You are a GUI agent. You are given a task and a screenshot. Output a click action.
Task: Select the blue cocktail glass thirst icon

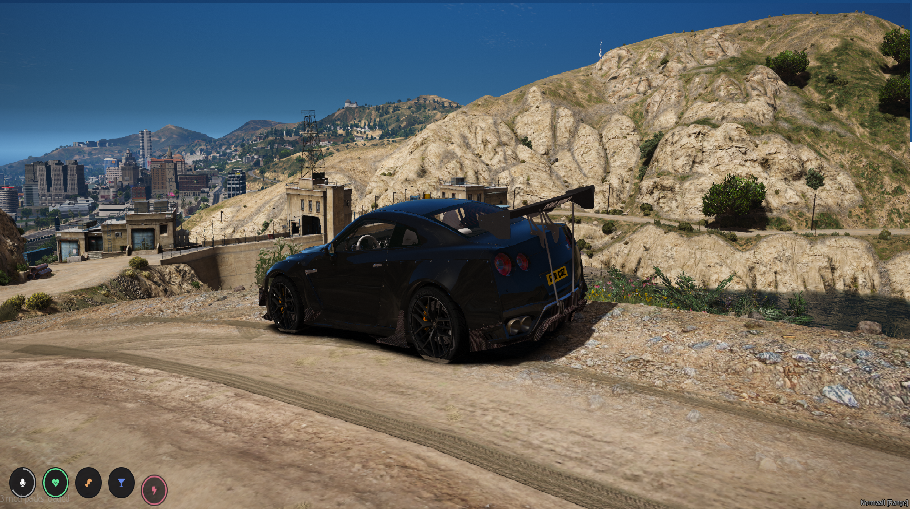point(121,483)
